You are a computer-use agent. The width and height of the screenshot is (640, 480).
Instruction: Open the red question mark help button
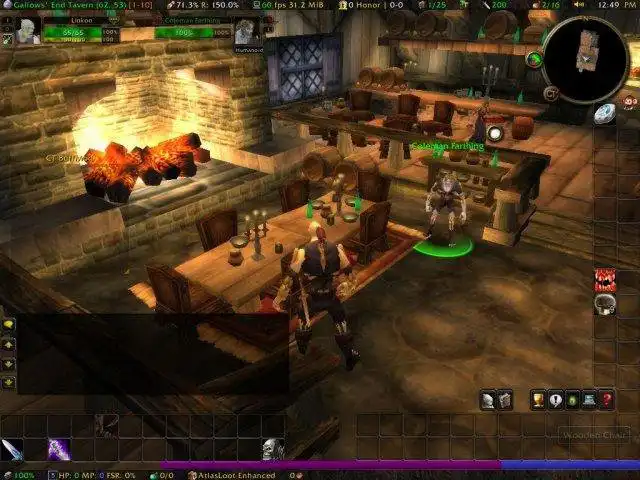(606, 400)
